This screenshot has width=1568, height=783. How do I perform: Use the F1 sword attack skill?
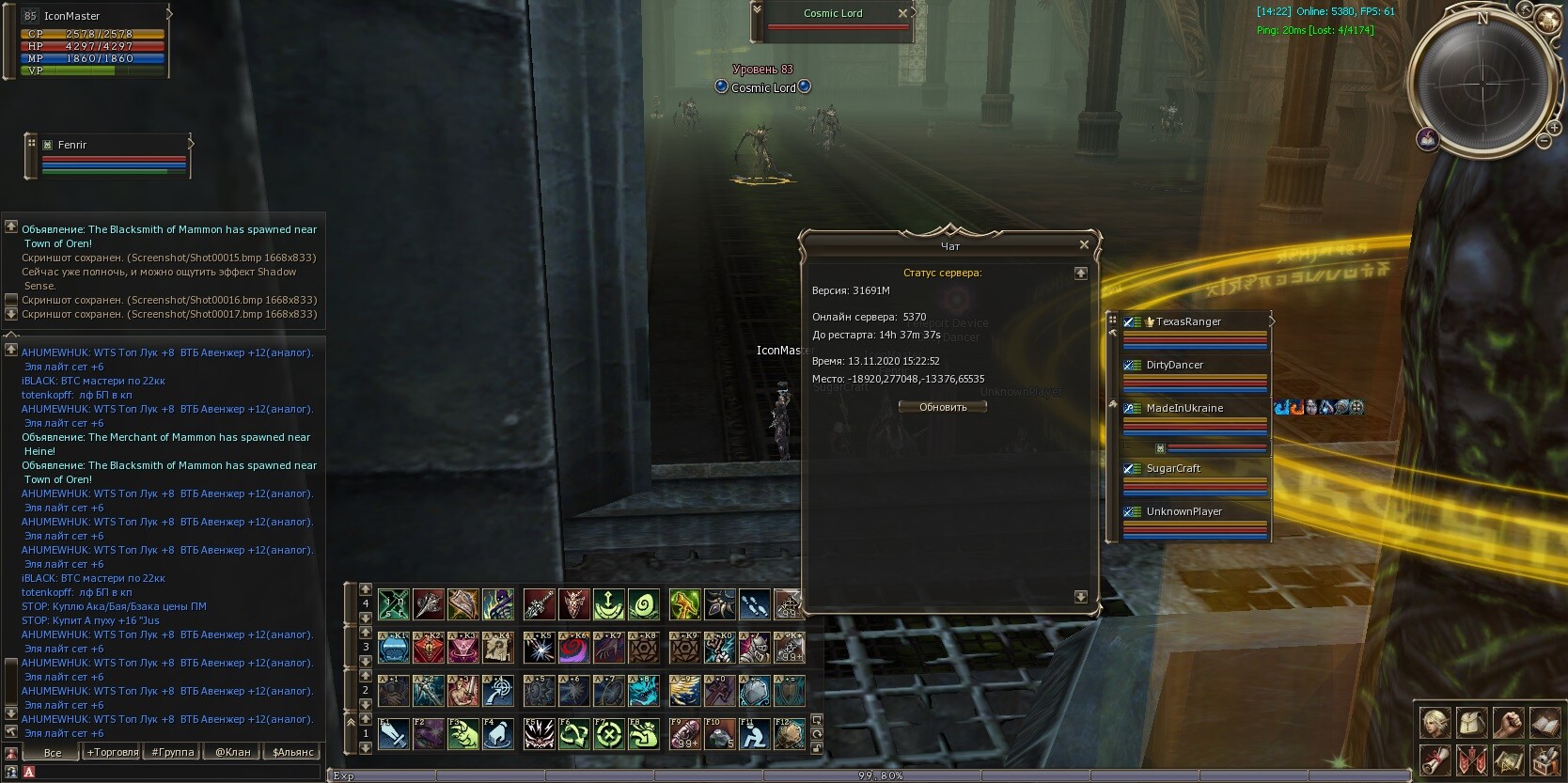click(x=393, y=733)
